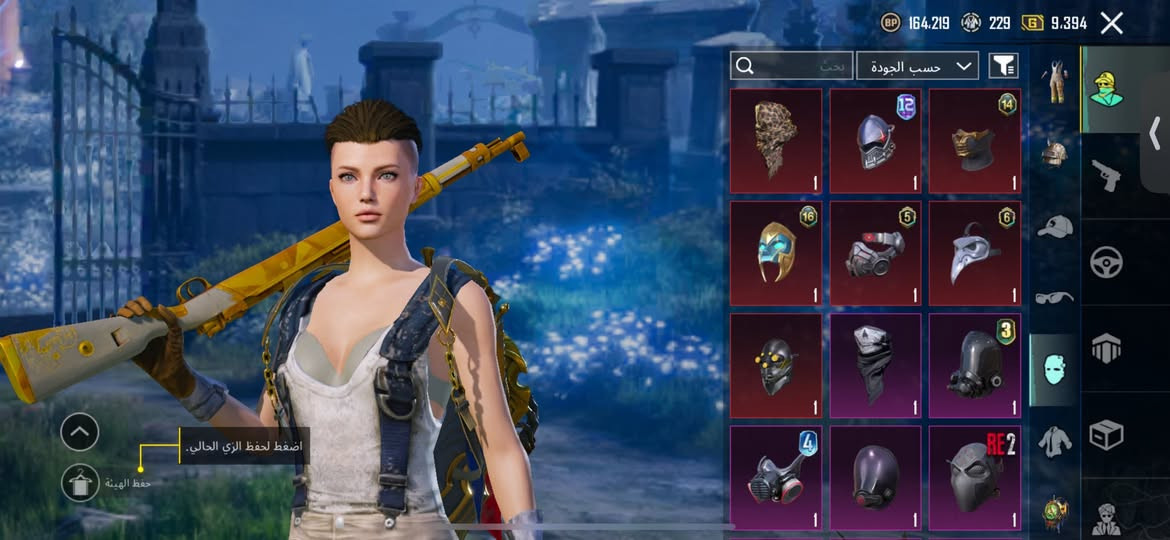Equip the golden helmet with blue face
Viewport: 1170px width, 540px height.
776,253
